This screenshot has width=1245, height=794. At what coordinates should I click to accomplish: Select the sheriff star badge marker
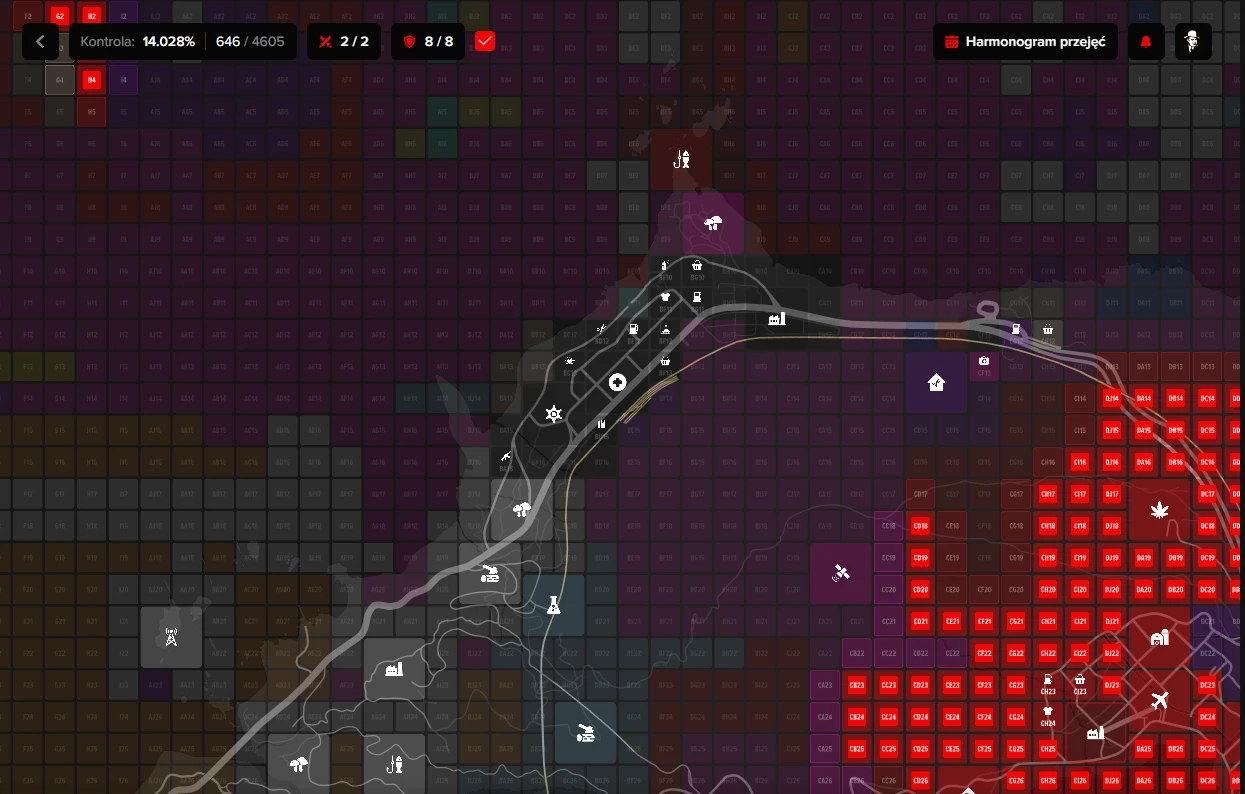pyautogui.click(x=553, y=414)
